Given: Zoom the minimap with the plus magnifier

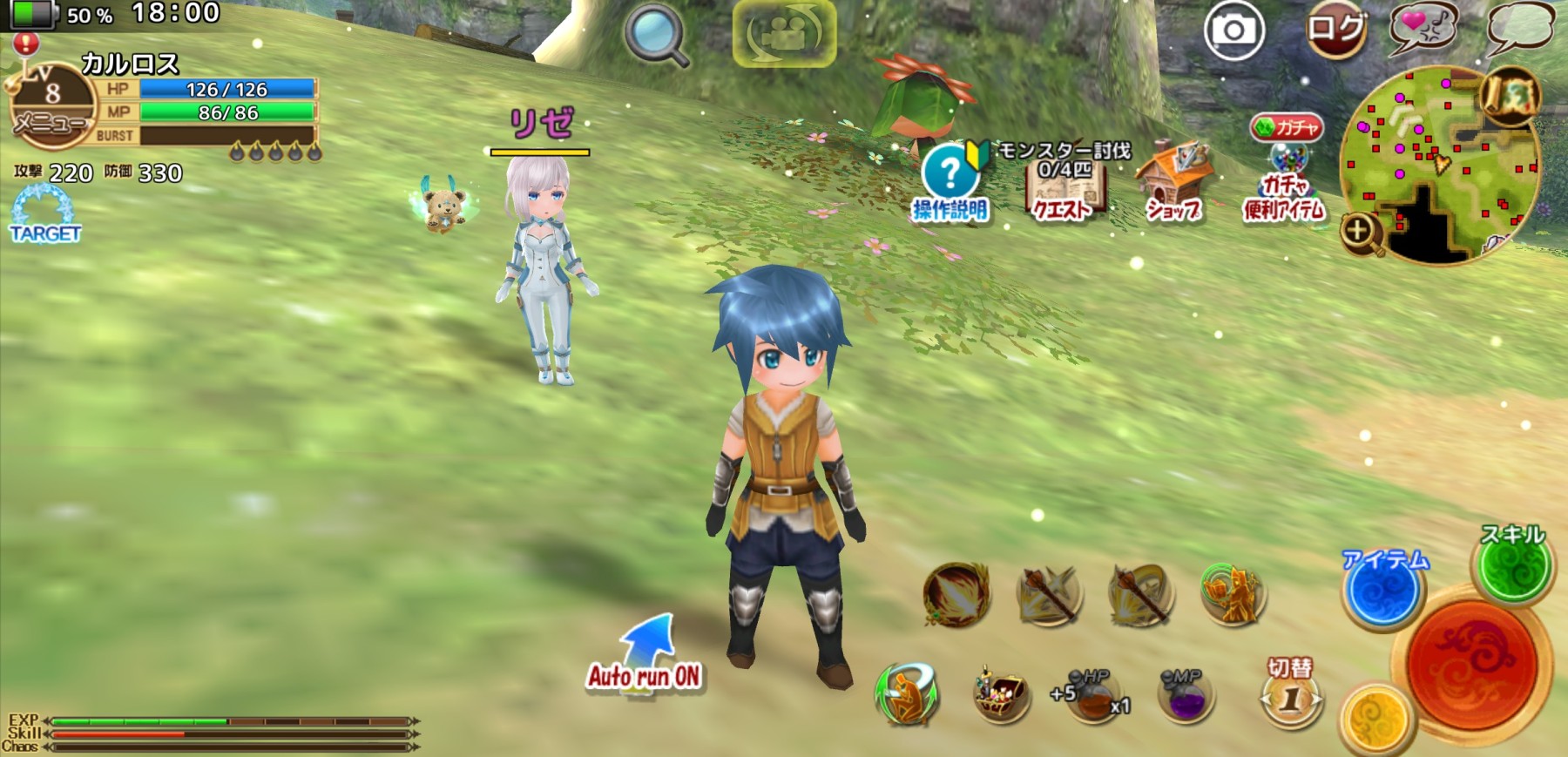Looking at the screenshot, I should (1360, 232).
